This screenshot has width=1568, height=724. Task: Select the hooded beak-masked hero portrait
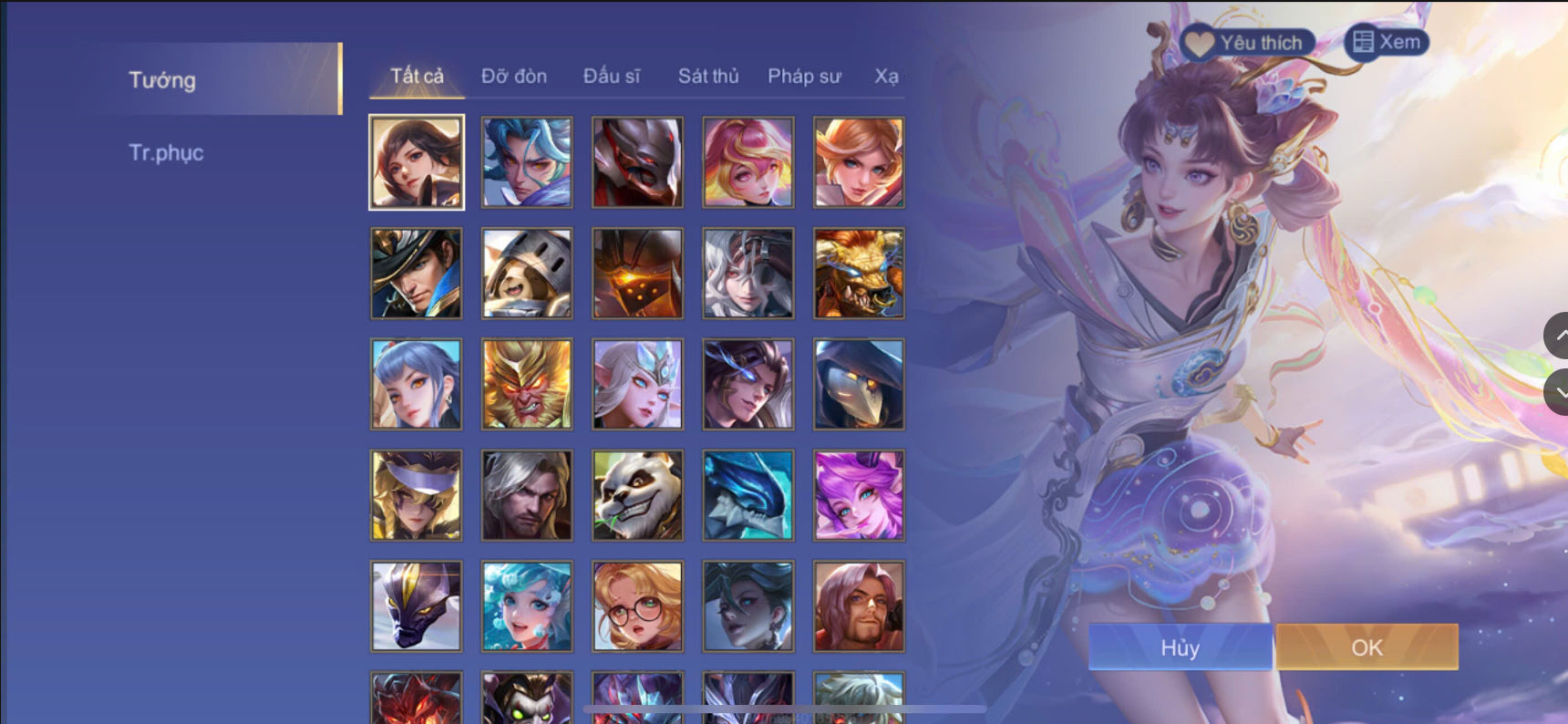click(858, 384)
